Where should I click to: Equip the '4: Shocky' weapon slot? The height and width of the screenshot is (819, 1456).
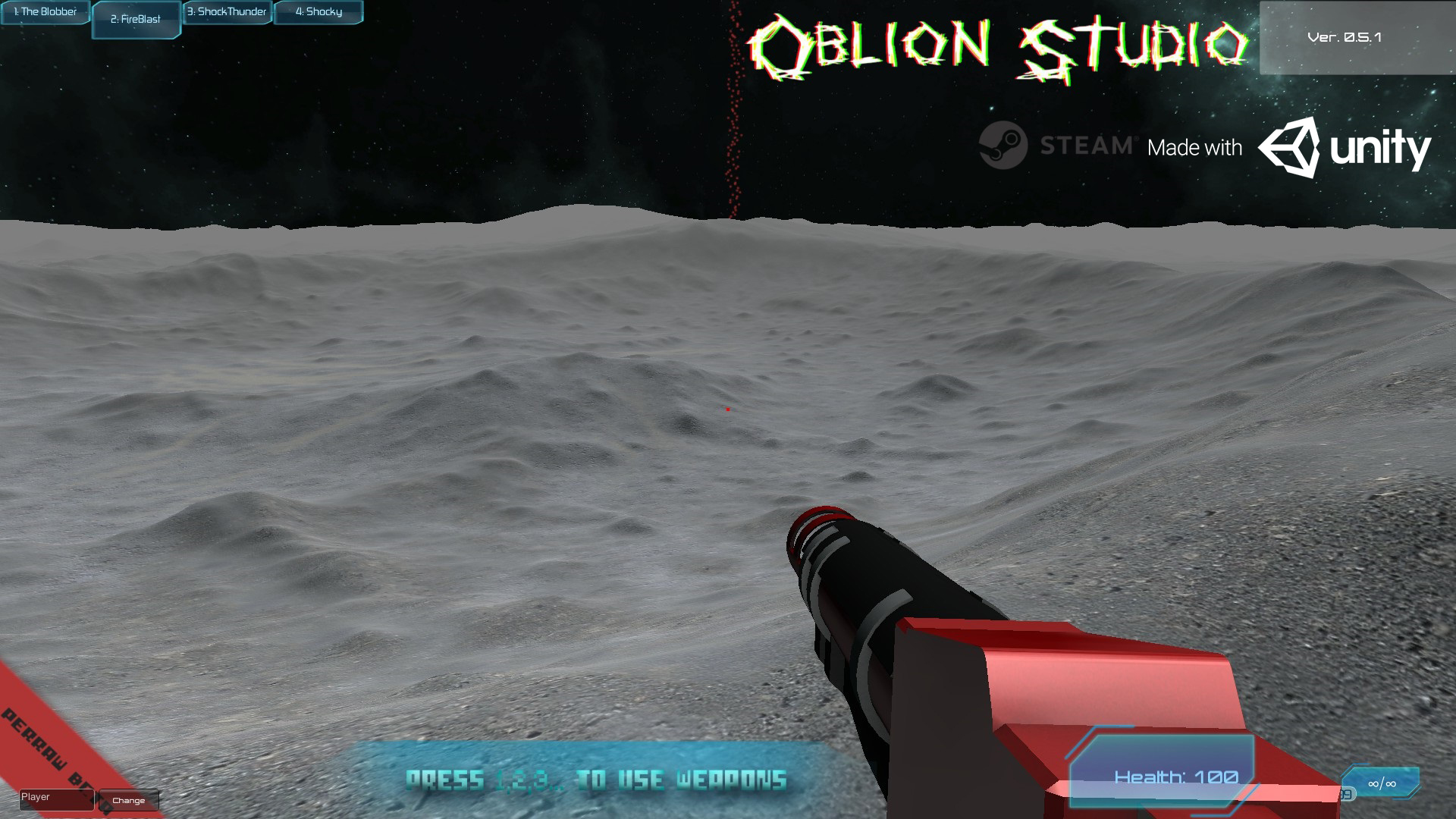(x=318, y=11)
